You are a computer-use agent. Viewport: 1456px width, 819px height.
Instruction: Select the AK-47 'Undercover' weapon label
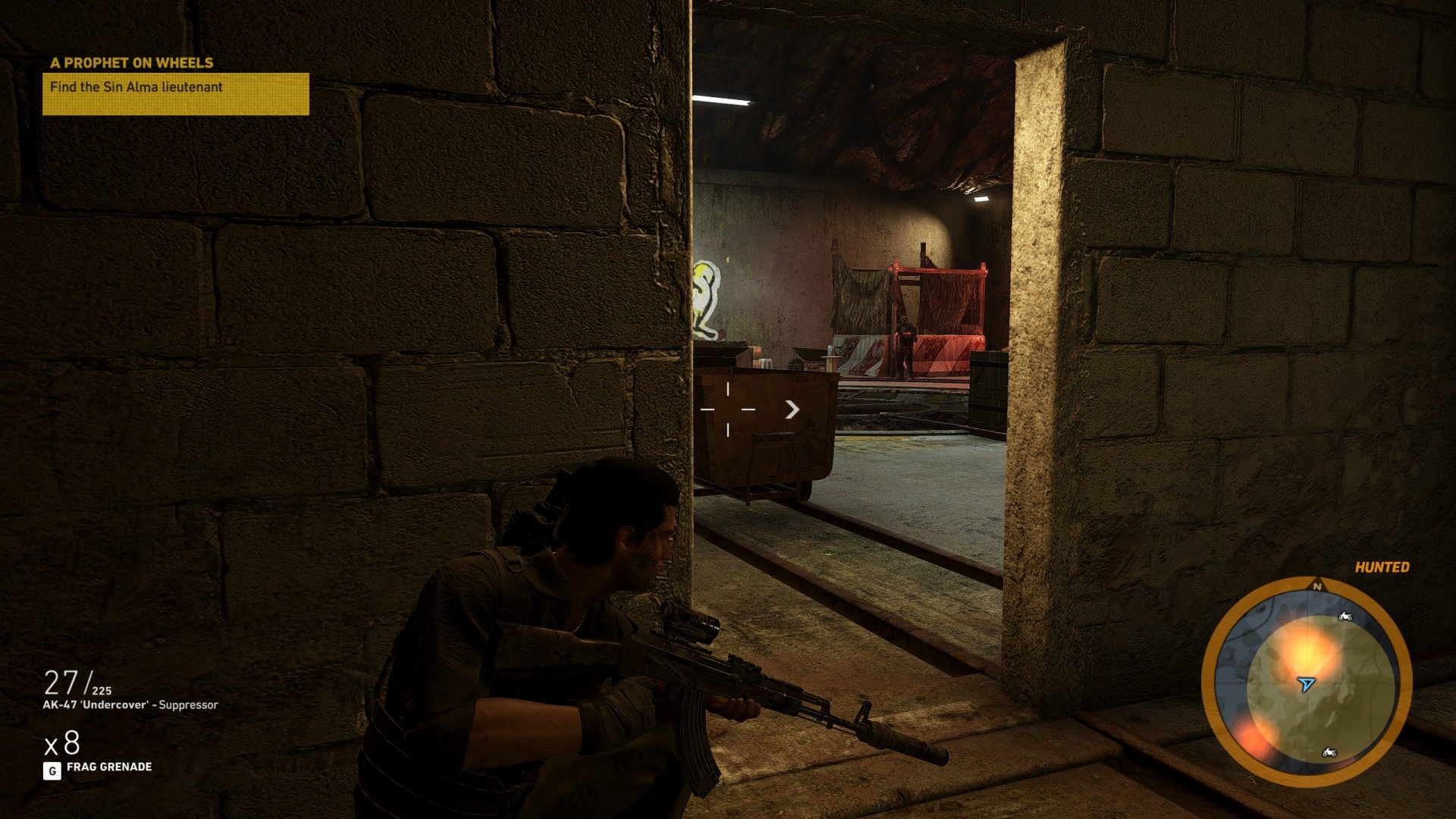tap(130, 704)
